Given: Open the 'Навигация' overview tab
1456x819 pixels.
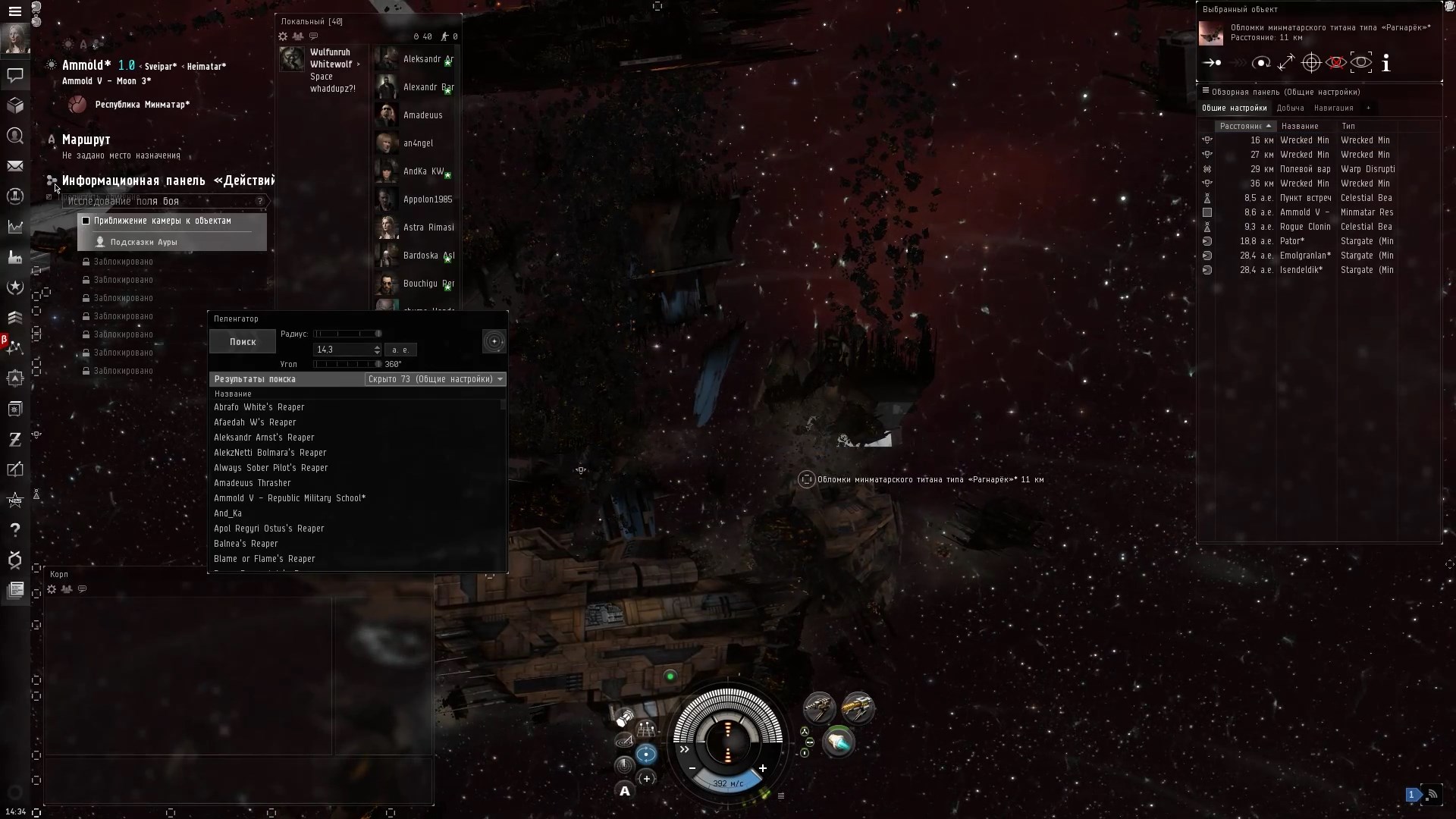Looking at the screenshot, I should [x=1335, y=108].
